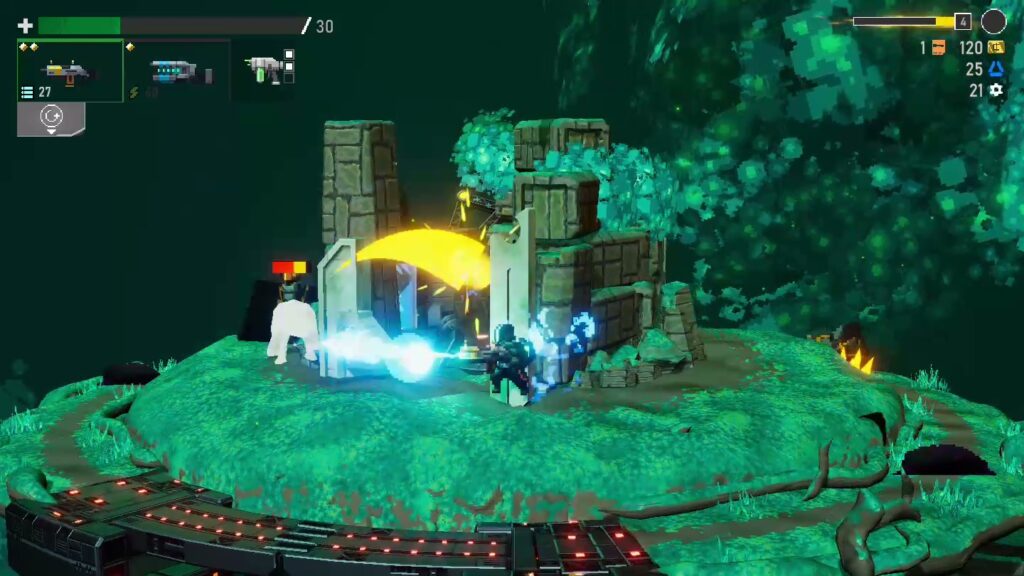Click the orange keycard counter icon
This screenshot has height=576, width=1024.
pos(938,47)
